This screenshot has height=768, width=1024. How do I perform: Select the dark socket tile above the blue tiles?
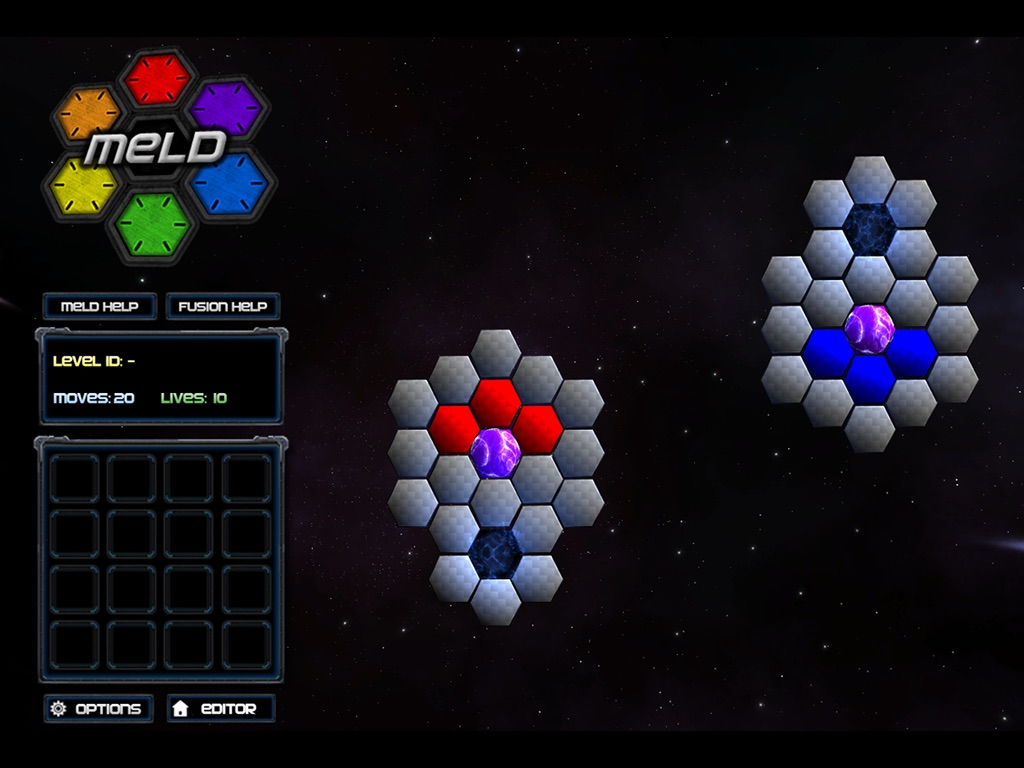869,228
